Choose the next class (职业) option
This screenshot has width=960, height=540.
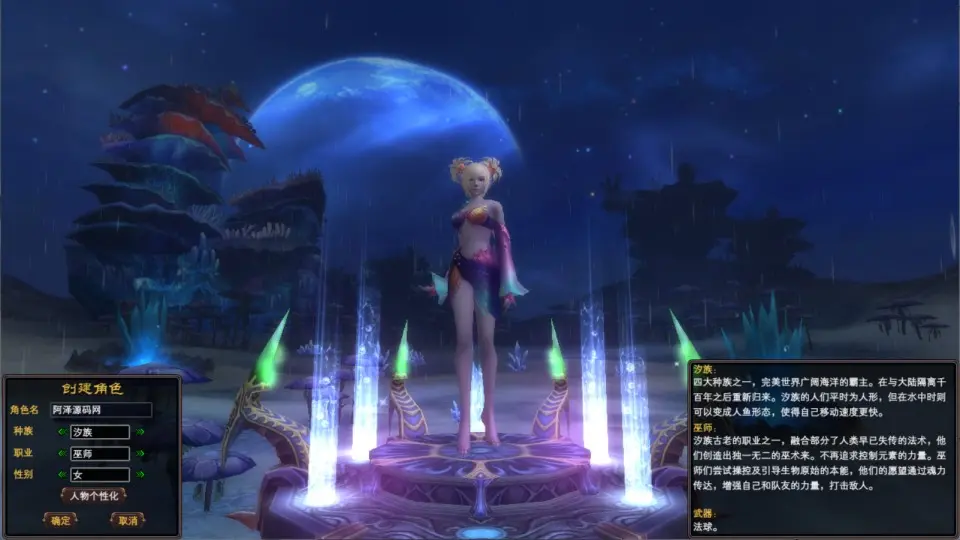(x=141, y=454)
